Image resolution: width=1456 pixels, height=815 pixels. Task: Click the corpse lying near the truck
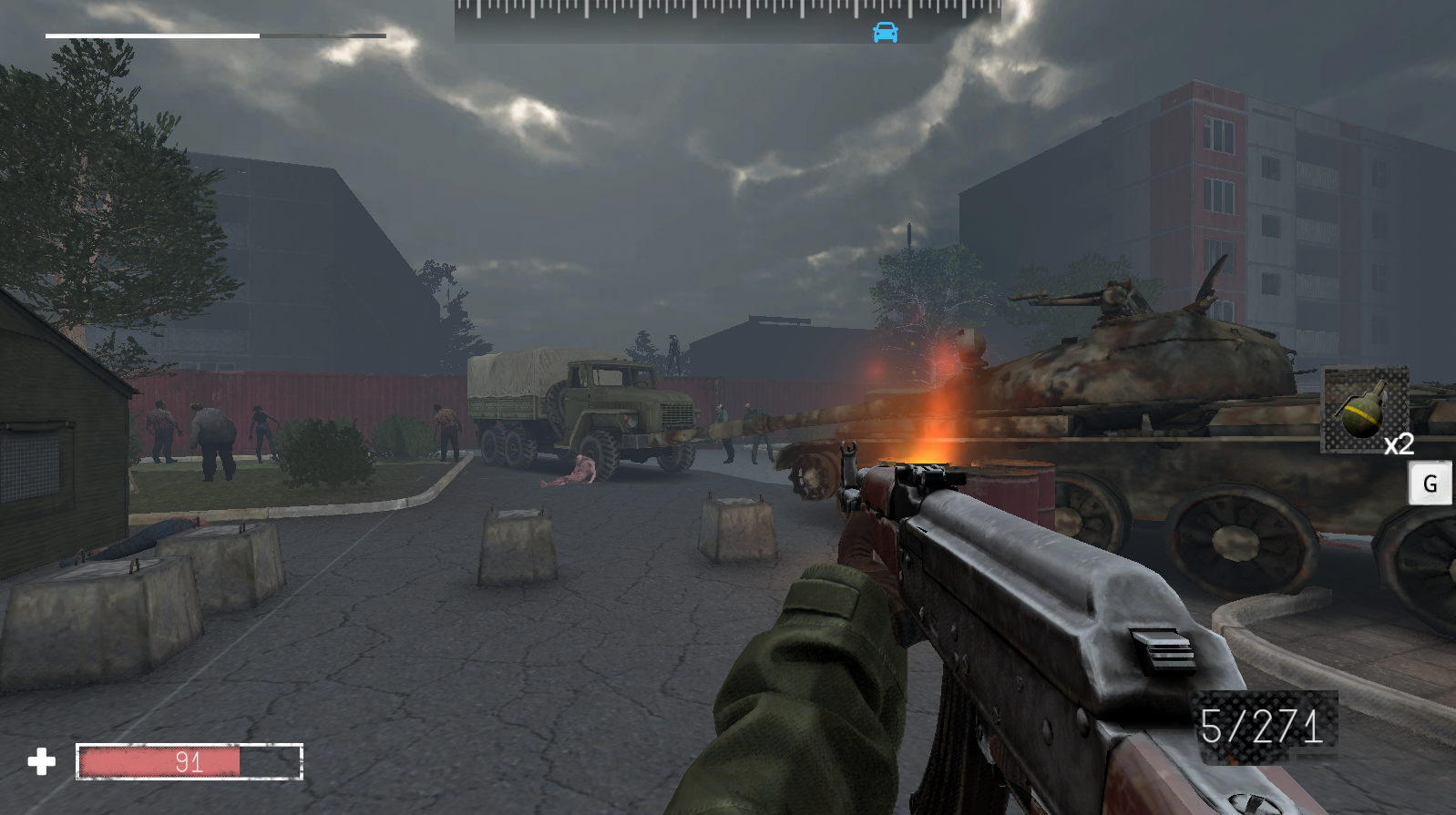tap(572, 473)
